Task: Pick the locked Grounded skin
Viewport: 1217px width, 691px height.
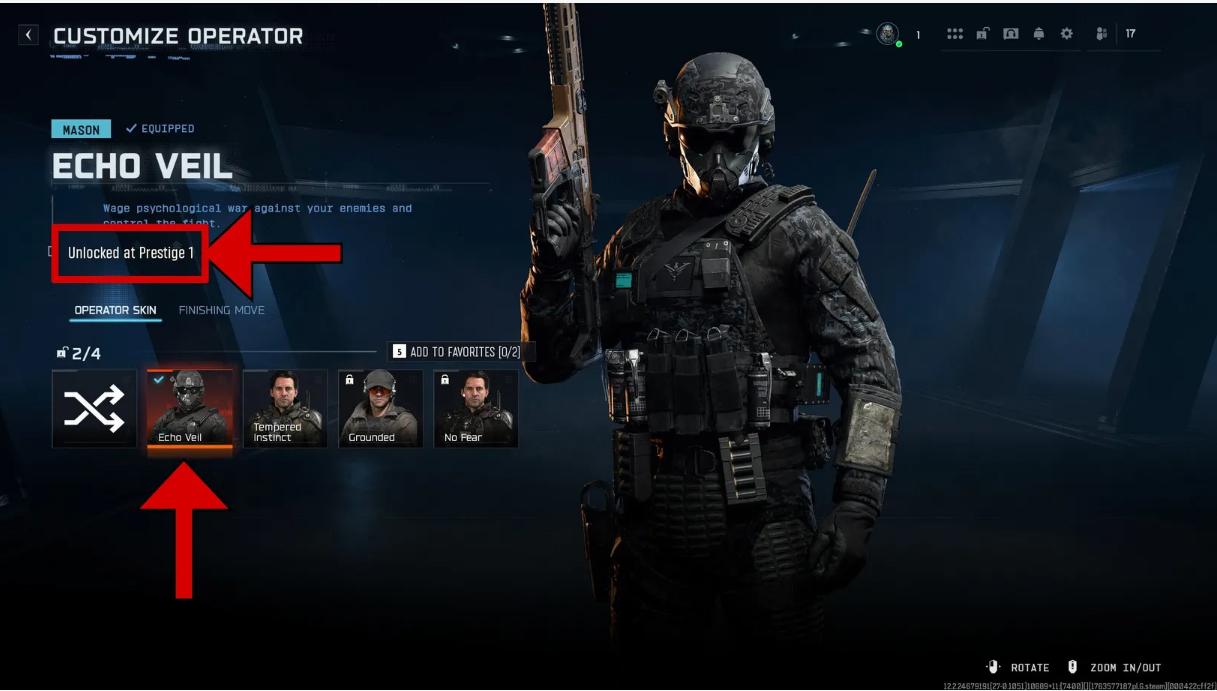Action: coord(380,408)
